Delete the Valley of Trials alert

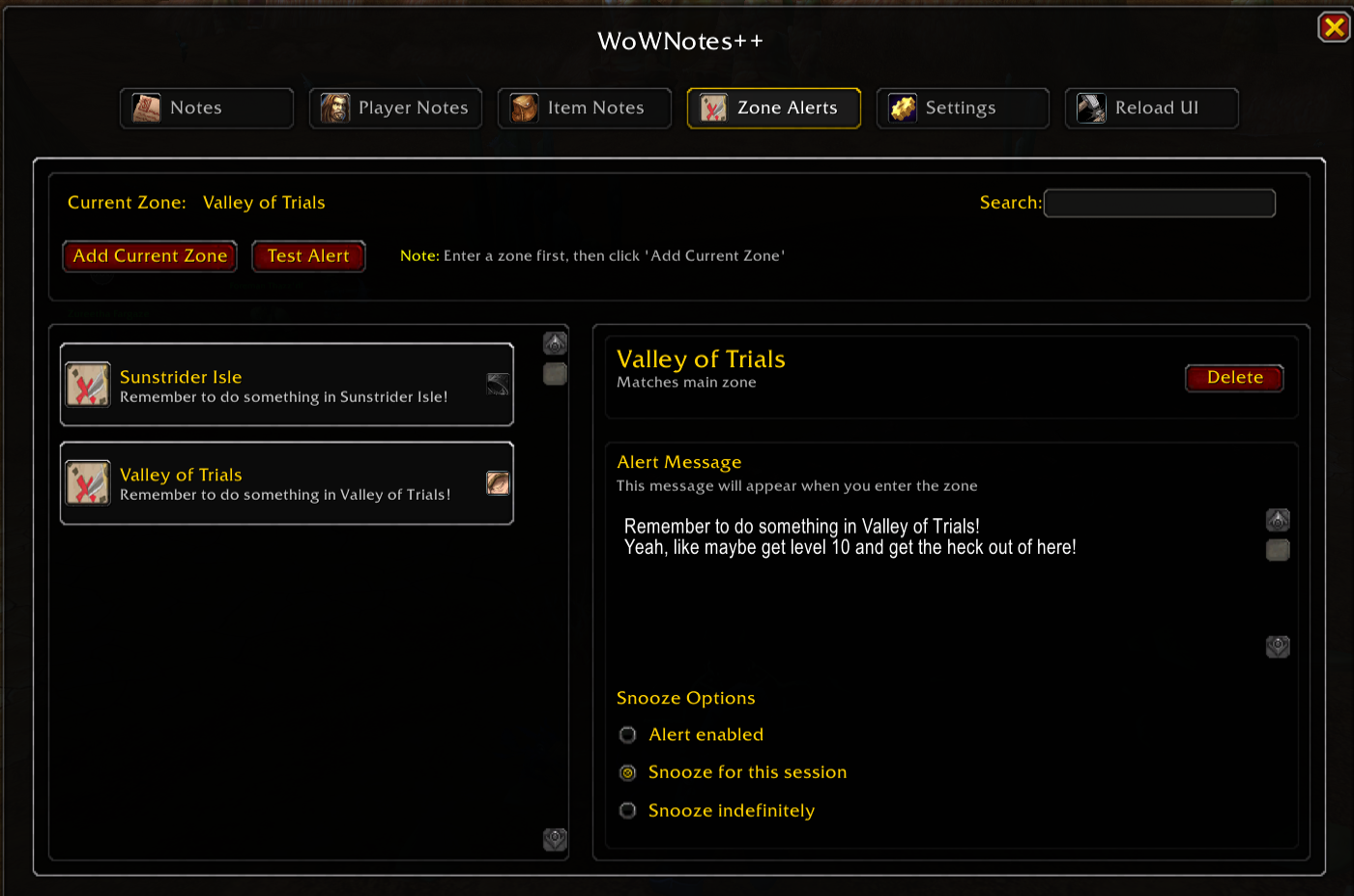click(1234, 377)
